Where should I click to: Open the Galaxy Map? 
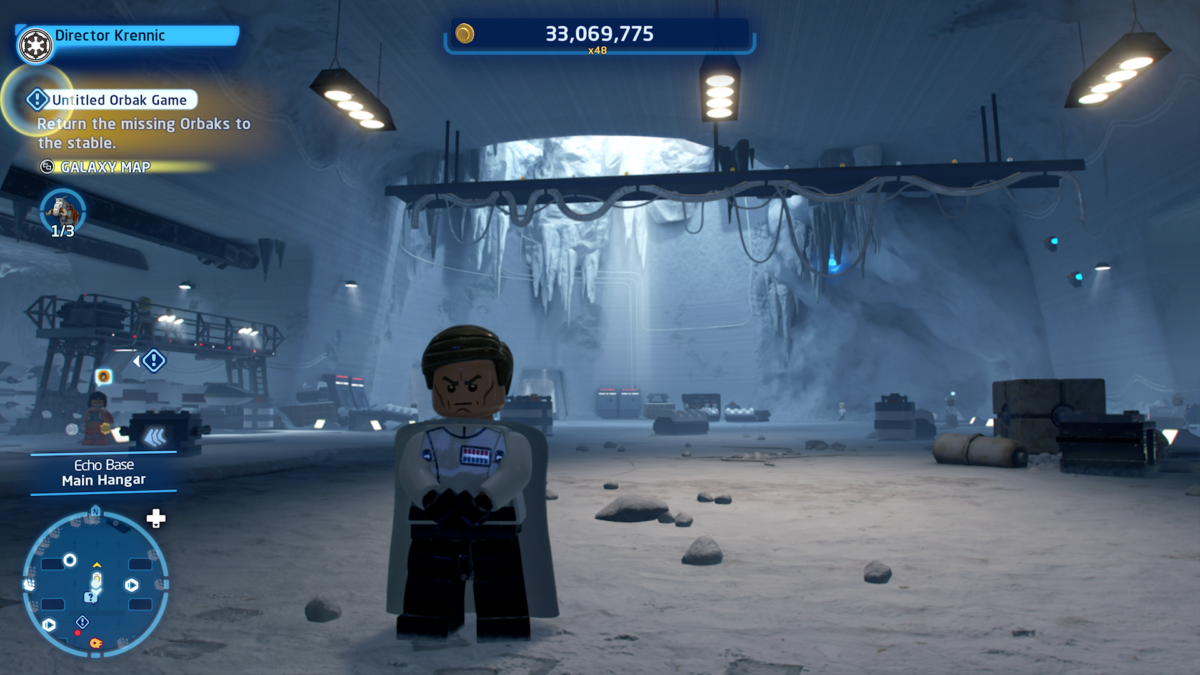105,167
